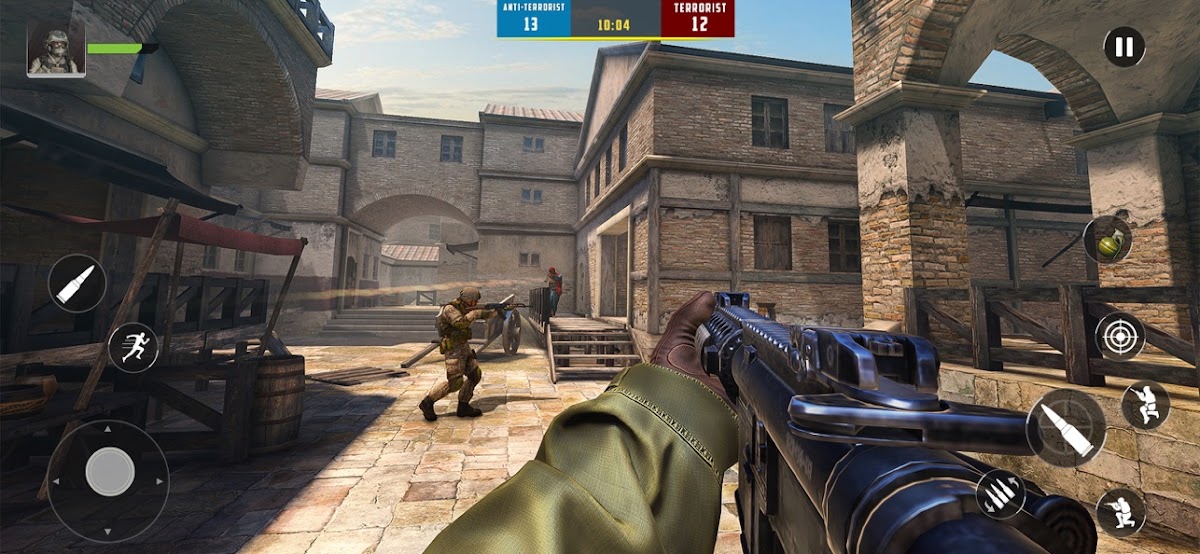Image resolution: width=1200 pixels, height=554 pixels.
Task: Select the player soldier portrait
Action: [56, 50]
